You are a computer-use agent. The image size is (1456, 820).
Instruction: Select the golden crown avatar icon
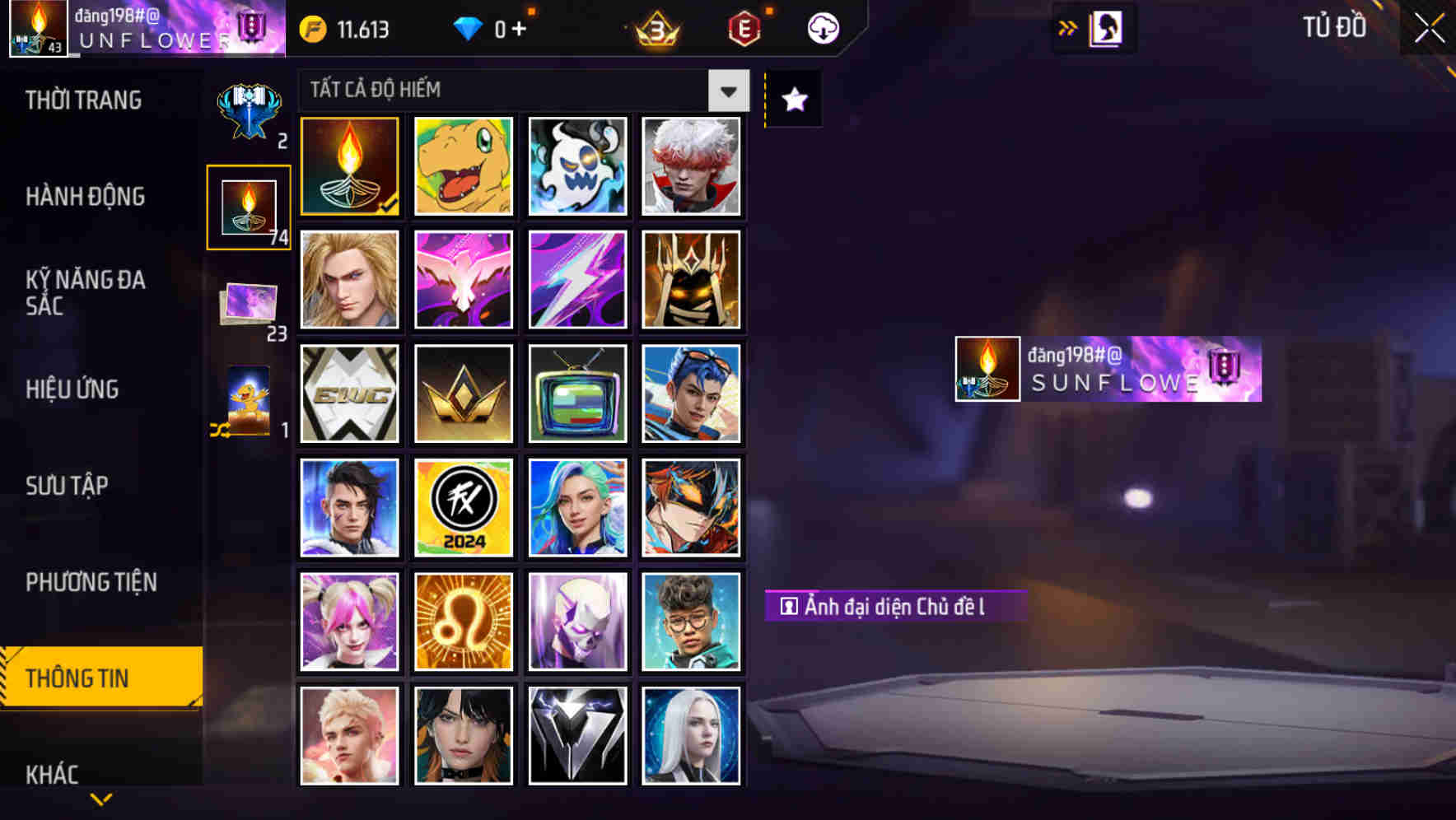[x=463, y=394]
